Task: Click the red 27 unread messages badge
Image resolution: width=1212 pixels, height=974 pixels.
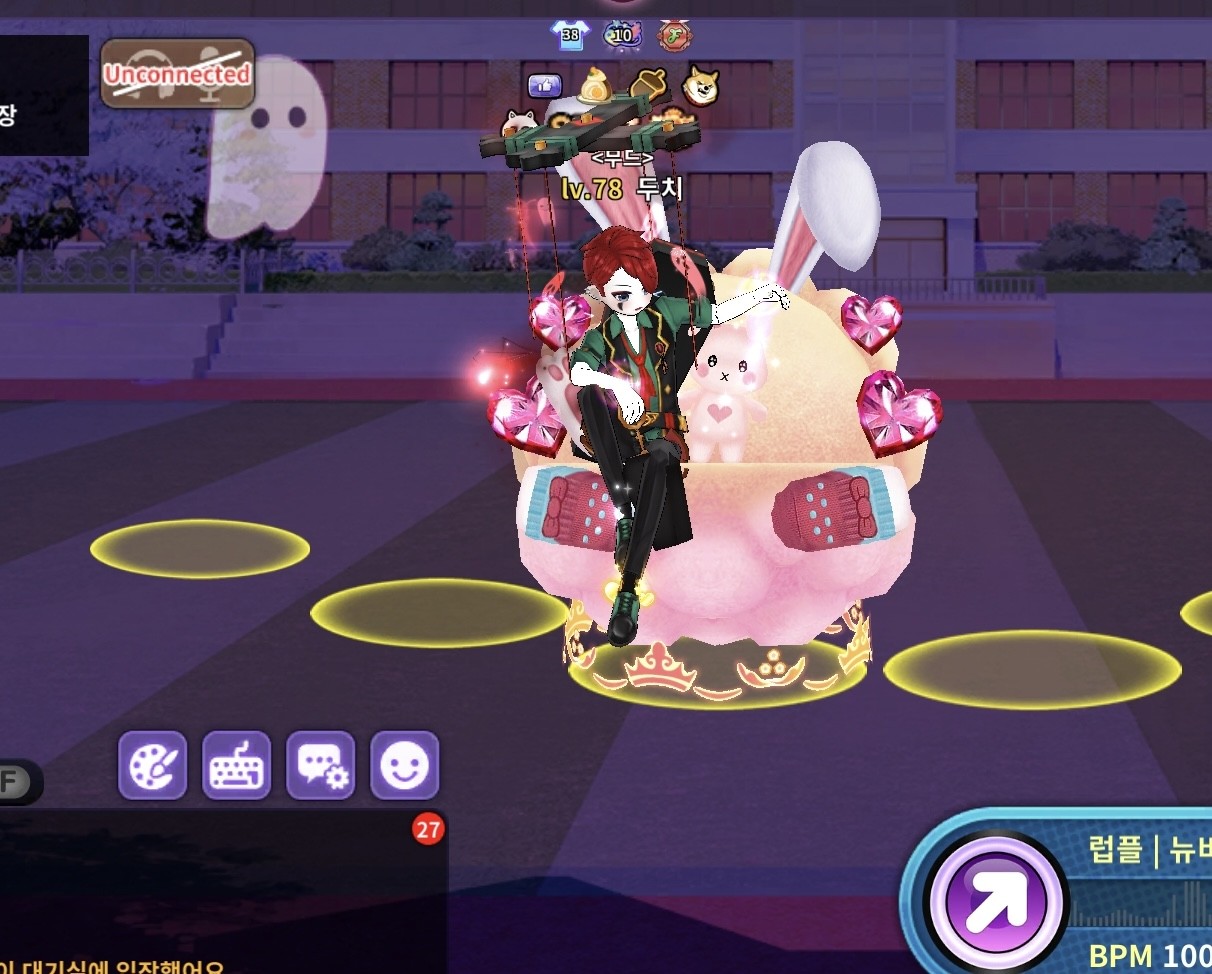Action: tap(428, 829)
